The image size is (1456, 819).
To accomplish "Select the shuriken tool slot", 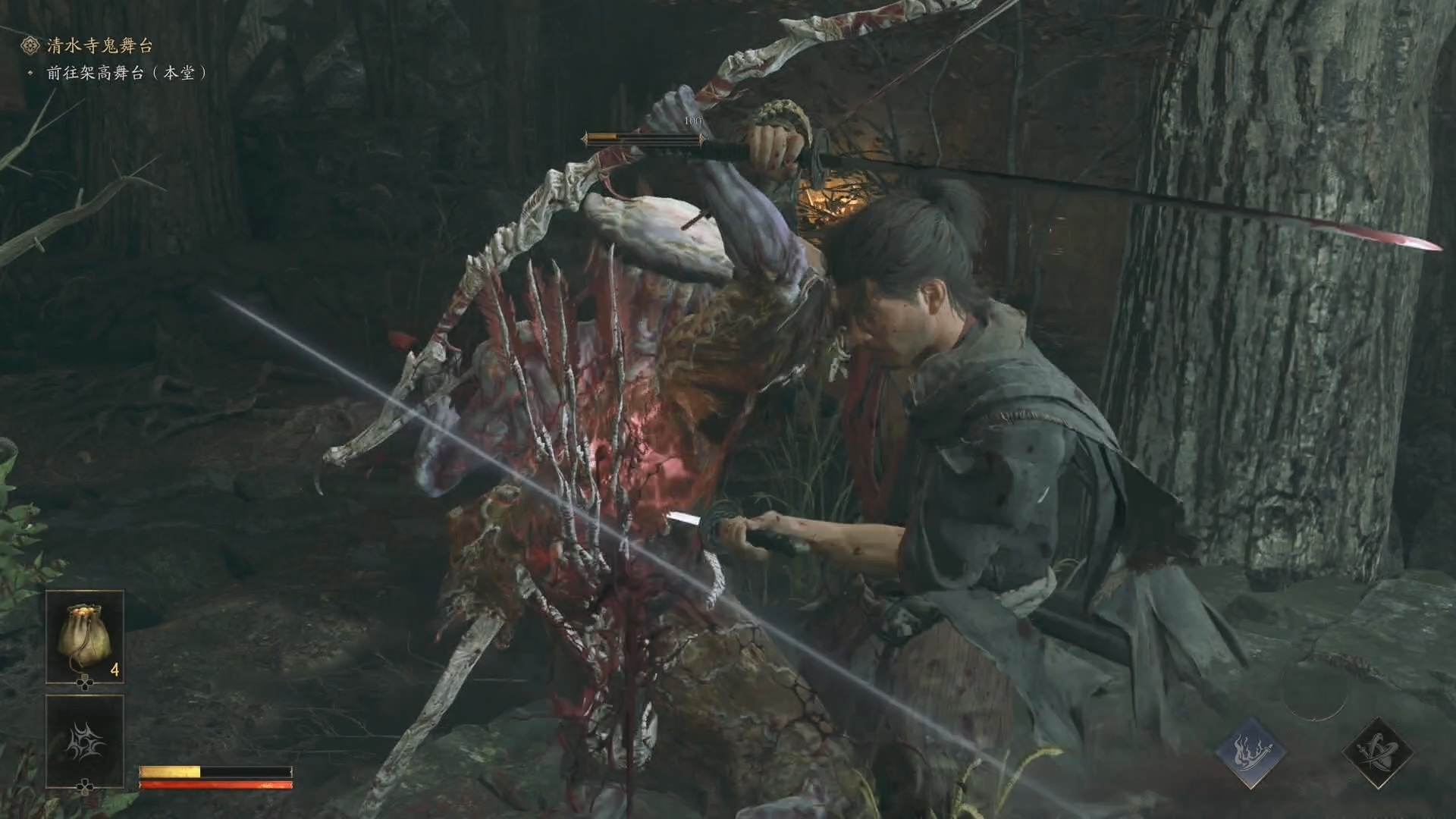I will (x=84, y=739).
